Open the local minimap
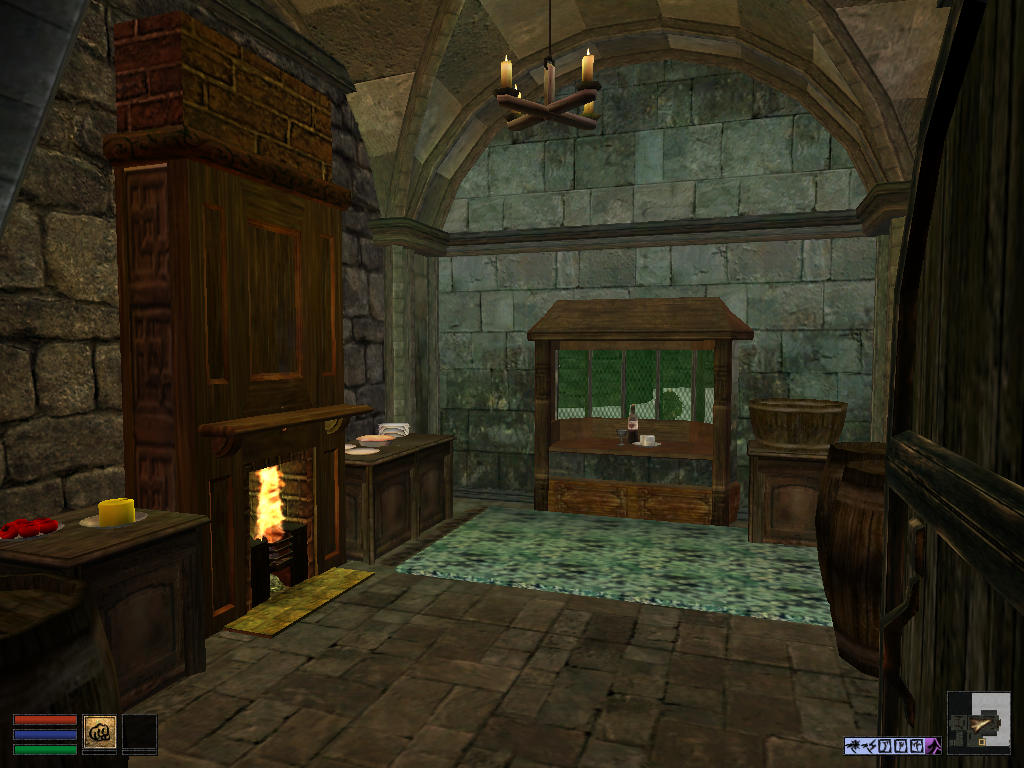 pos(978,723)
